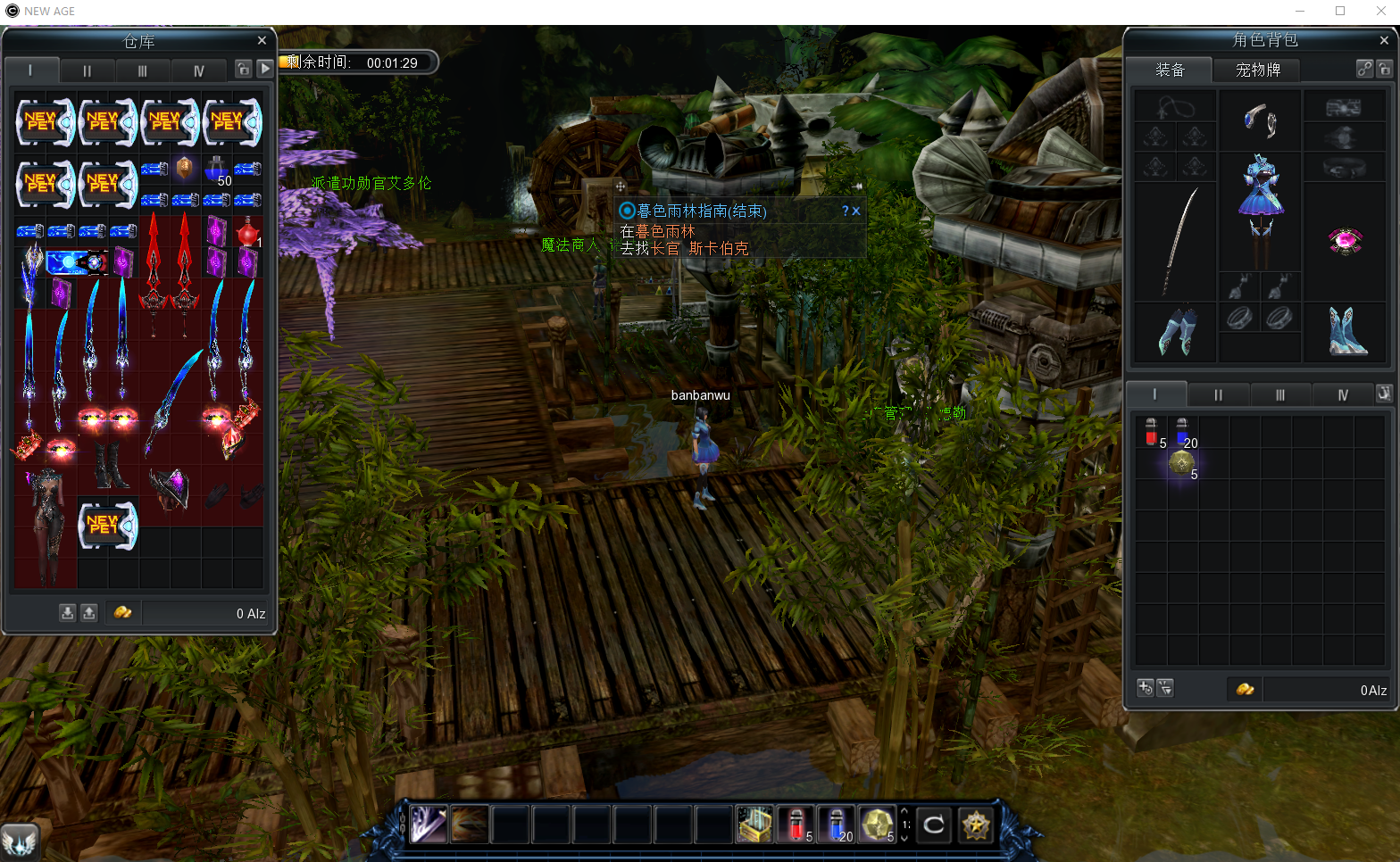Viewport: 1400px width, 862px height.
Task: Pick the black high-heel boots in warehouse
Action: (x=110, y=465)
